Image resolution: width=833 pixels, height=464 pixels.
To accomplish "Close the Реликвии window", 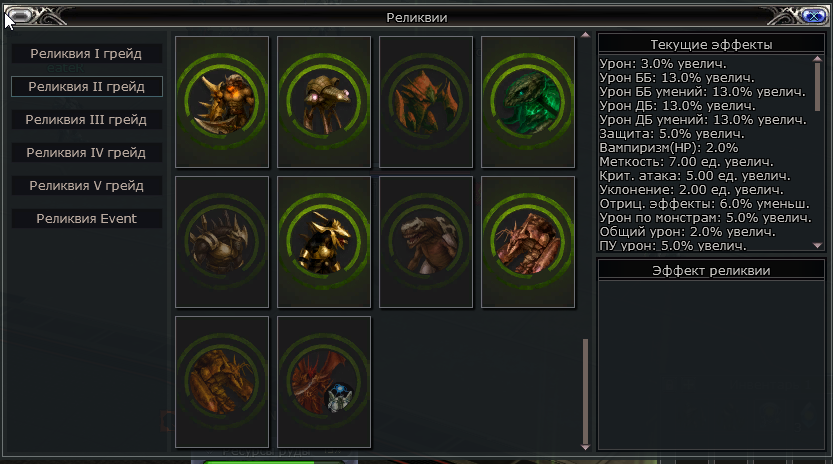I will point(807,15).
